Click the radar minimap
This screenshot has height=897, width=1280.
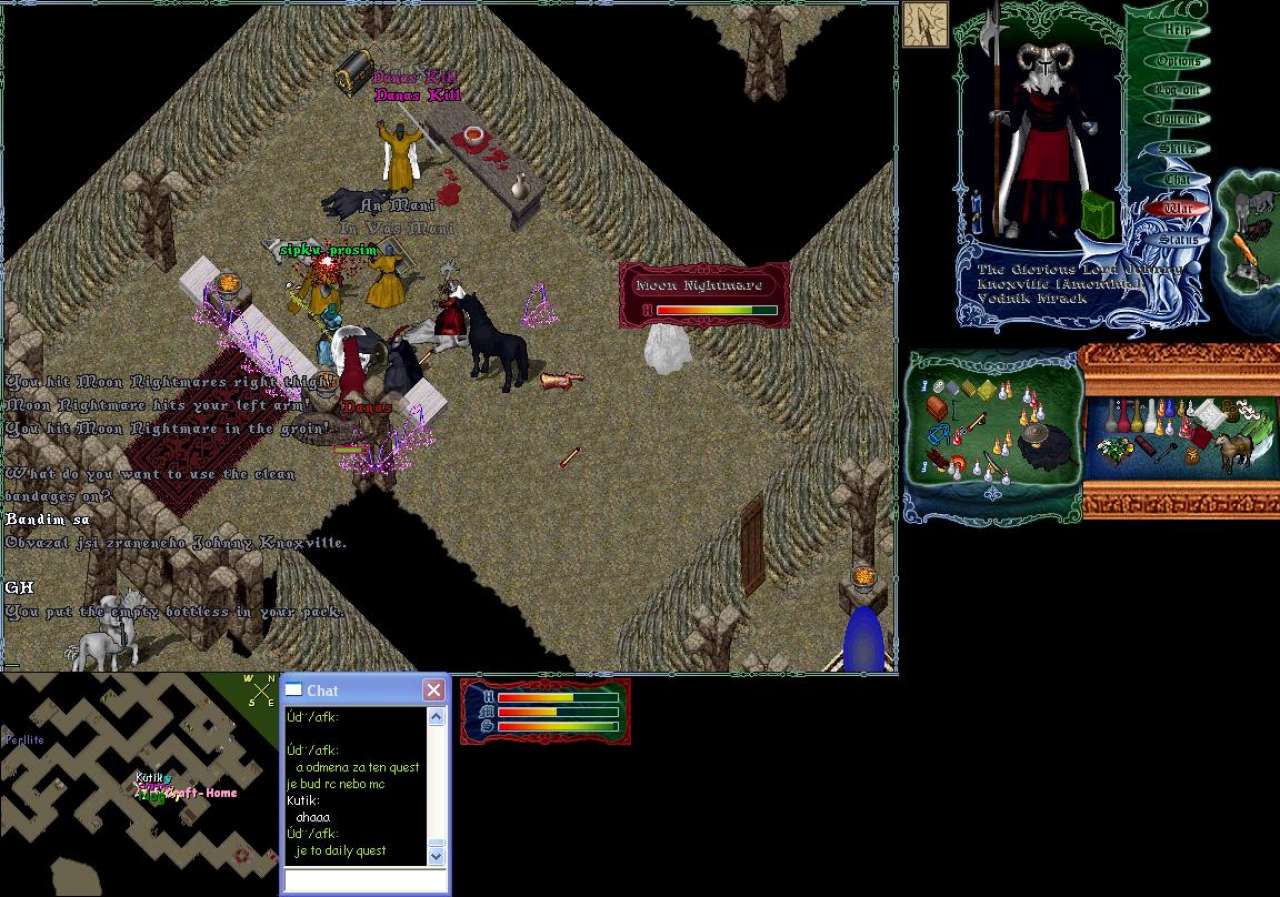138,783
